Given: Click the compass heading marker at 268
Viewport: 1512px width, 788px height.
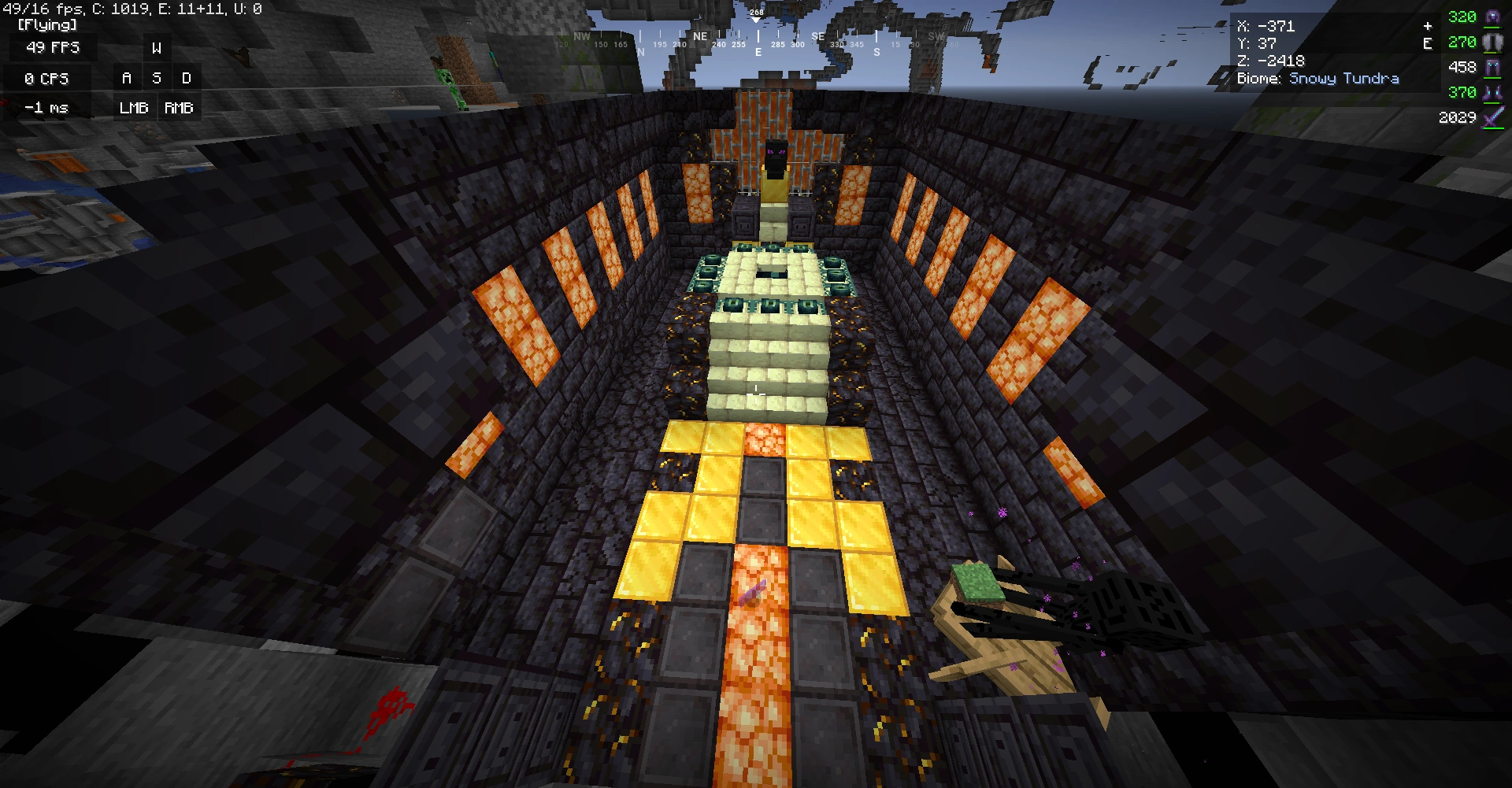Looking at the screenshot, I should 757,13.
